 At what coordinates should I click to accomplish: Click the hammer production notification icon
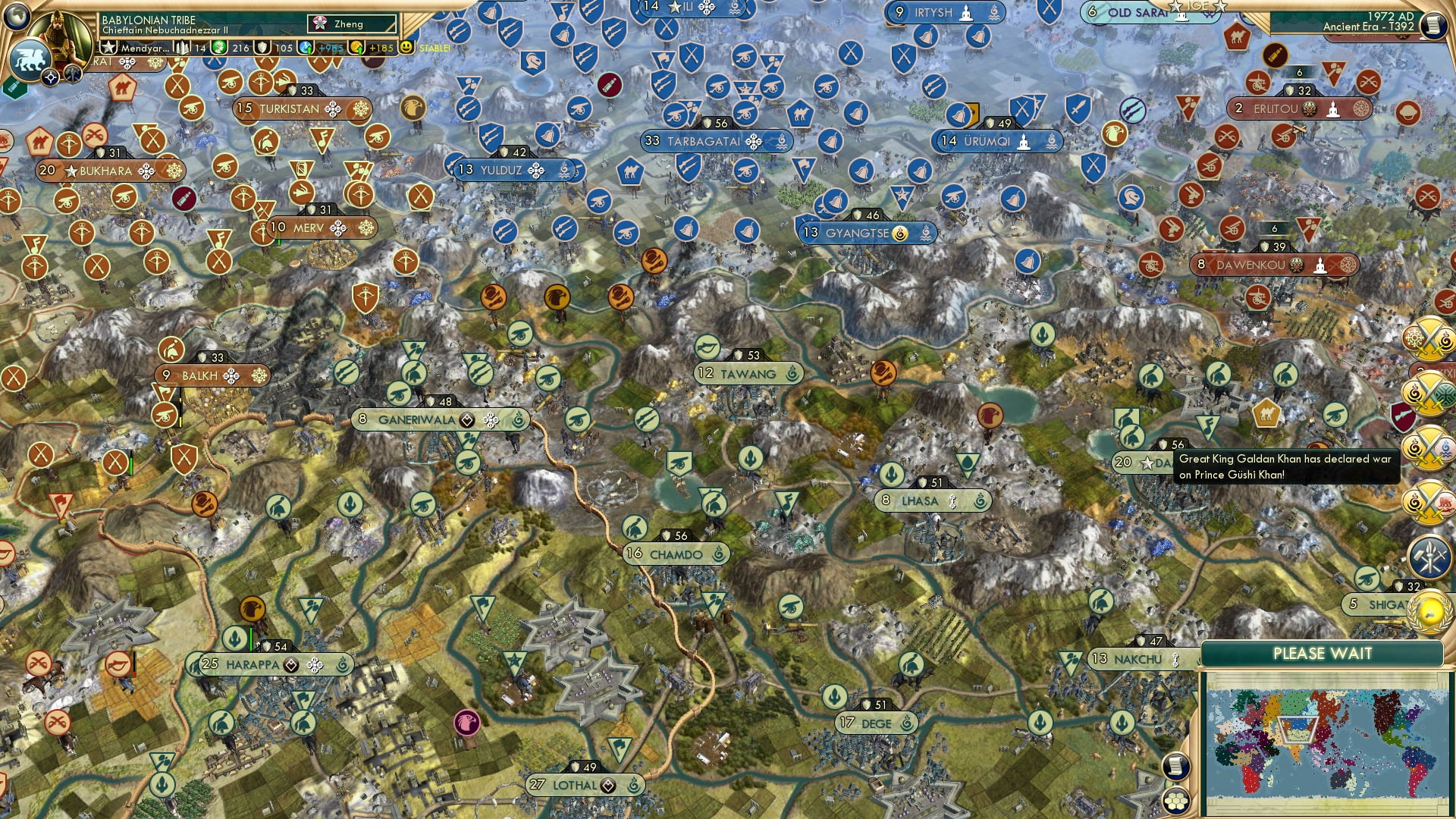pyautogui.click(x=1429, y=556)
